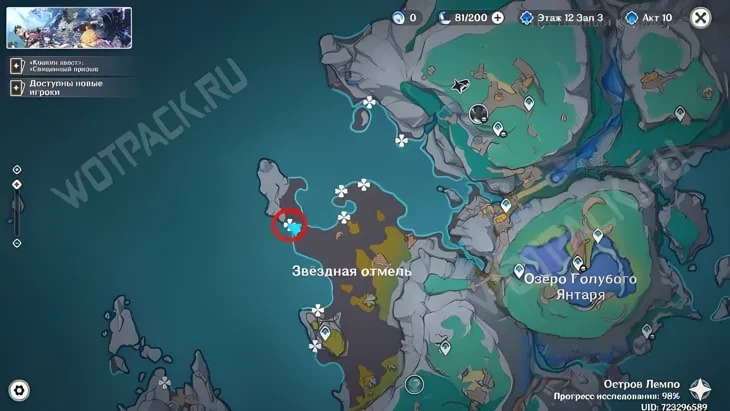The height and width of the screenshot is (411, 730).
Task: Open the event banner thumbnail
Action: pos(69,28)
